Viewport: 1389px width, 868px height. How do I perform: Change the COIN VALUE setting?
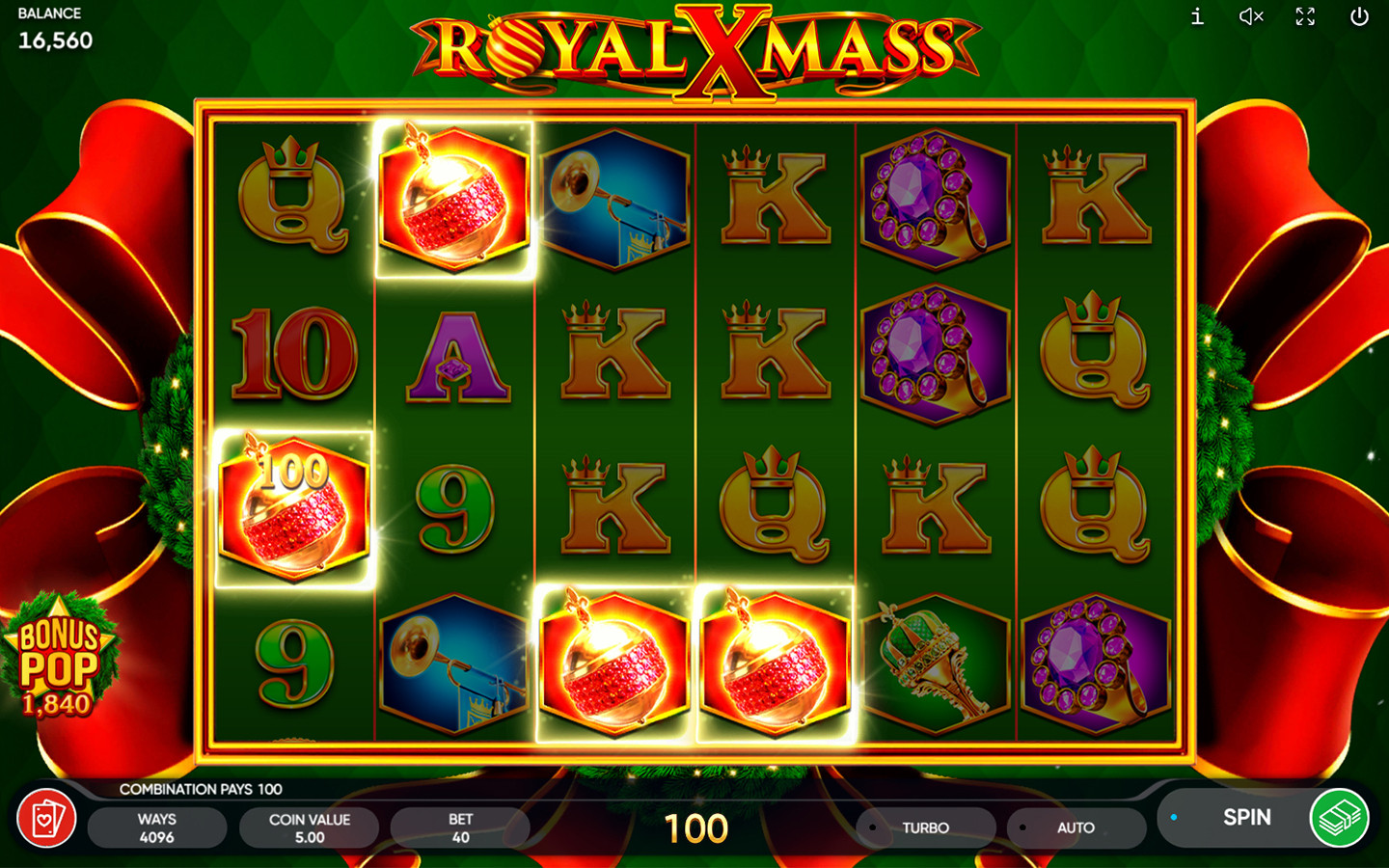coord(309,827)
